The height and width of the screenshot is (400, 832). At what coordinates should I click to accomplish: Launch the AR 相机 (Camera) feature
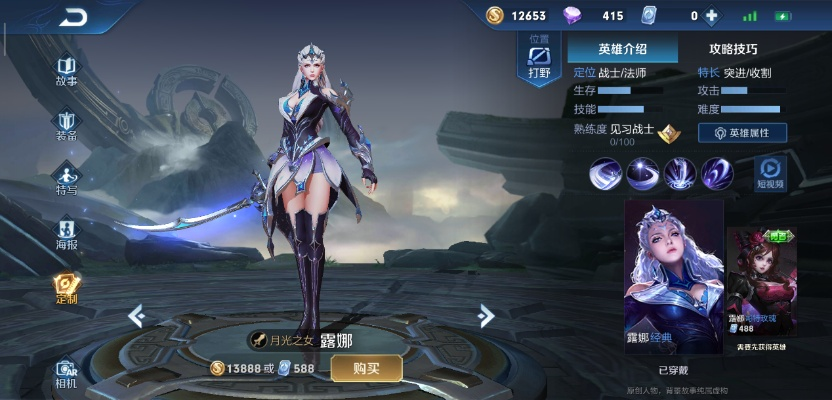(67, 373)
